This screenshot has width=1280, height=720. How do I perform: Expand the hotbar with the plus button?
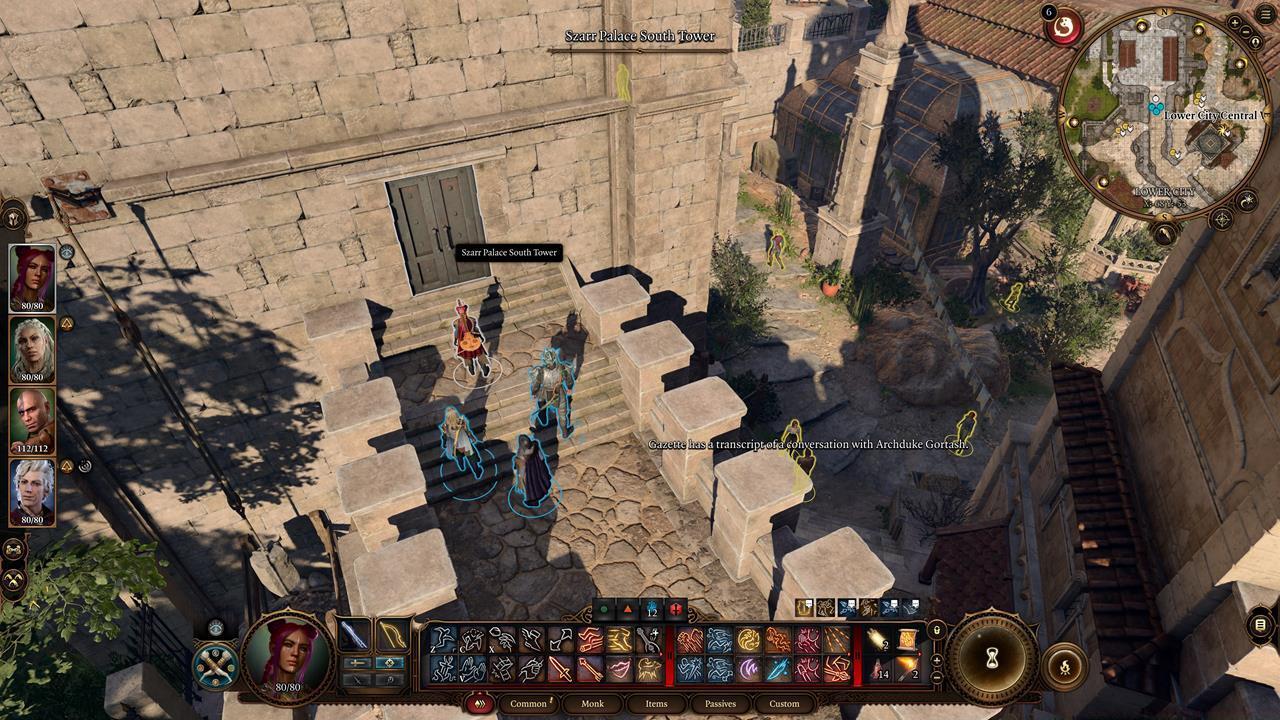click(936, 660)
